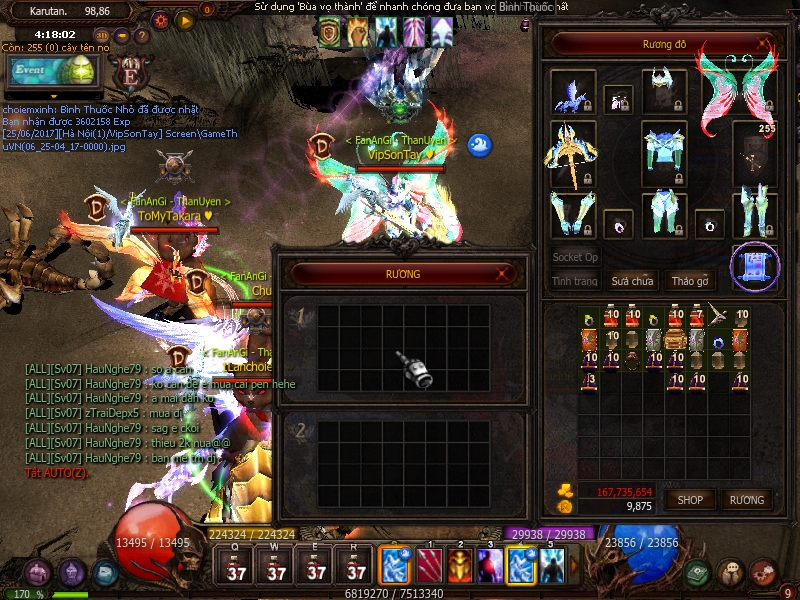Open the SHOP from the inventory
This screenshot has height=600, width=800.
[x=692, y=499]
